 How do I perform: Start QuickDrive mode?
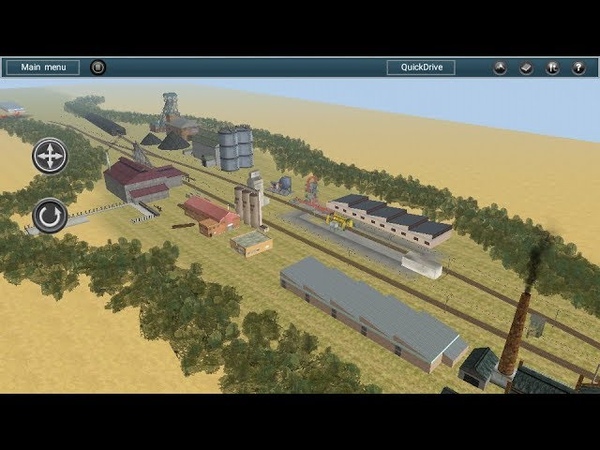pos(421,68)
